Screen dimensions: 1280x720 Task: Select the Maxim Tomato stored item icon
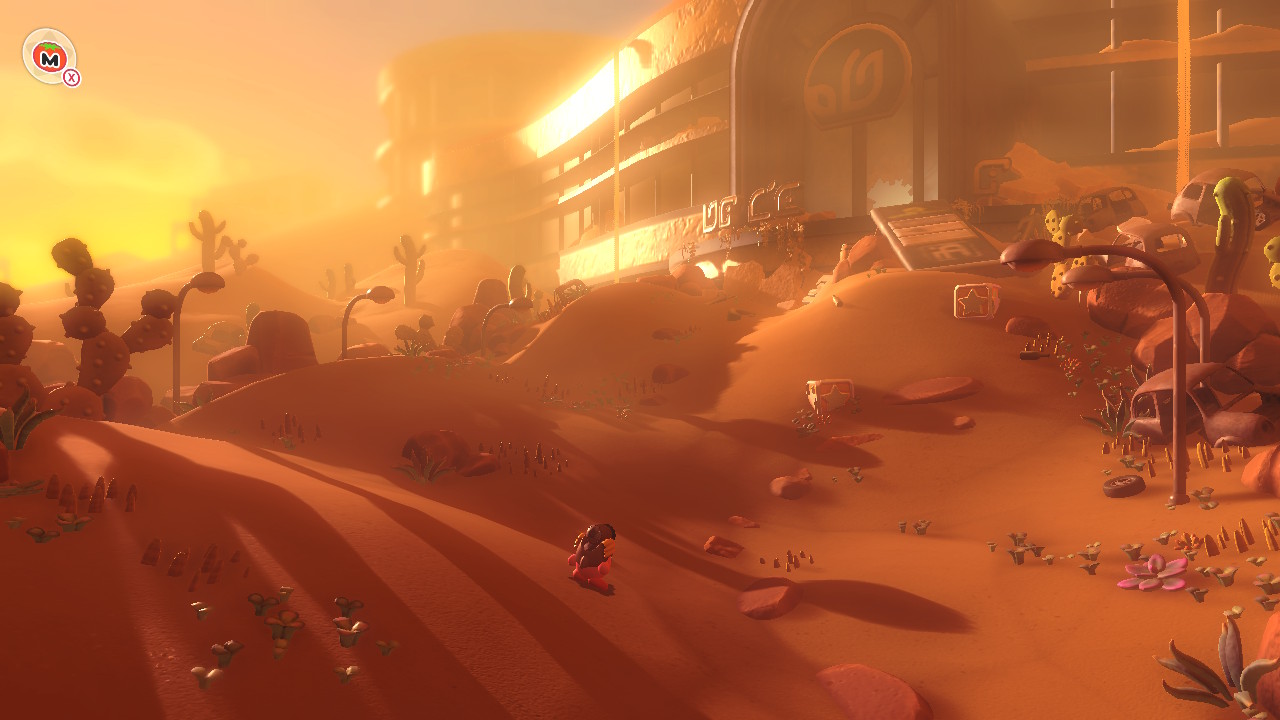(x=49, y=57)
